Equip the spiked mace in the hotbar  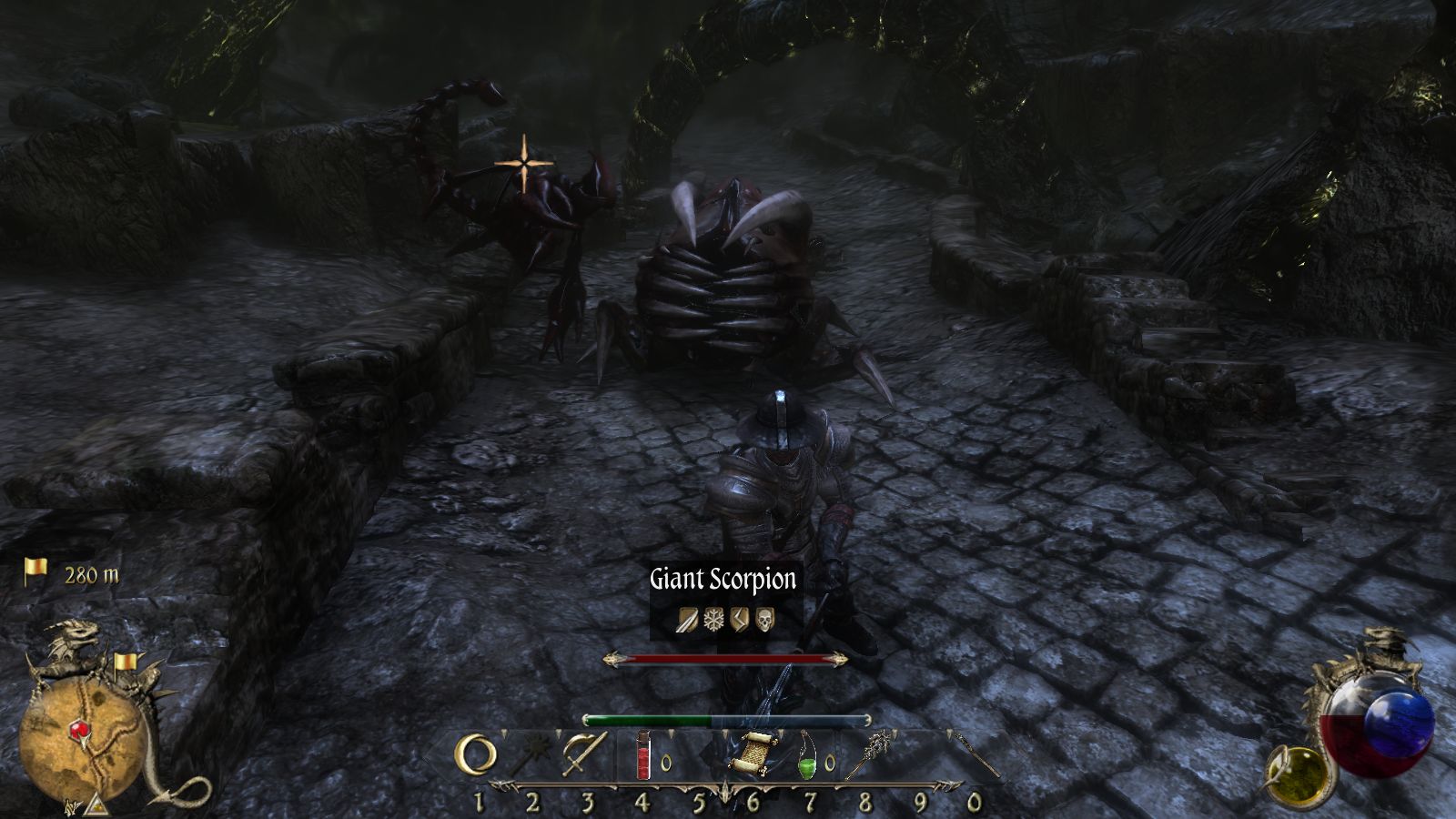(531, 756)
